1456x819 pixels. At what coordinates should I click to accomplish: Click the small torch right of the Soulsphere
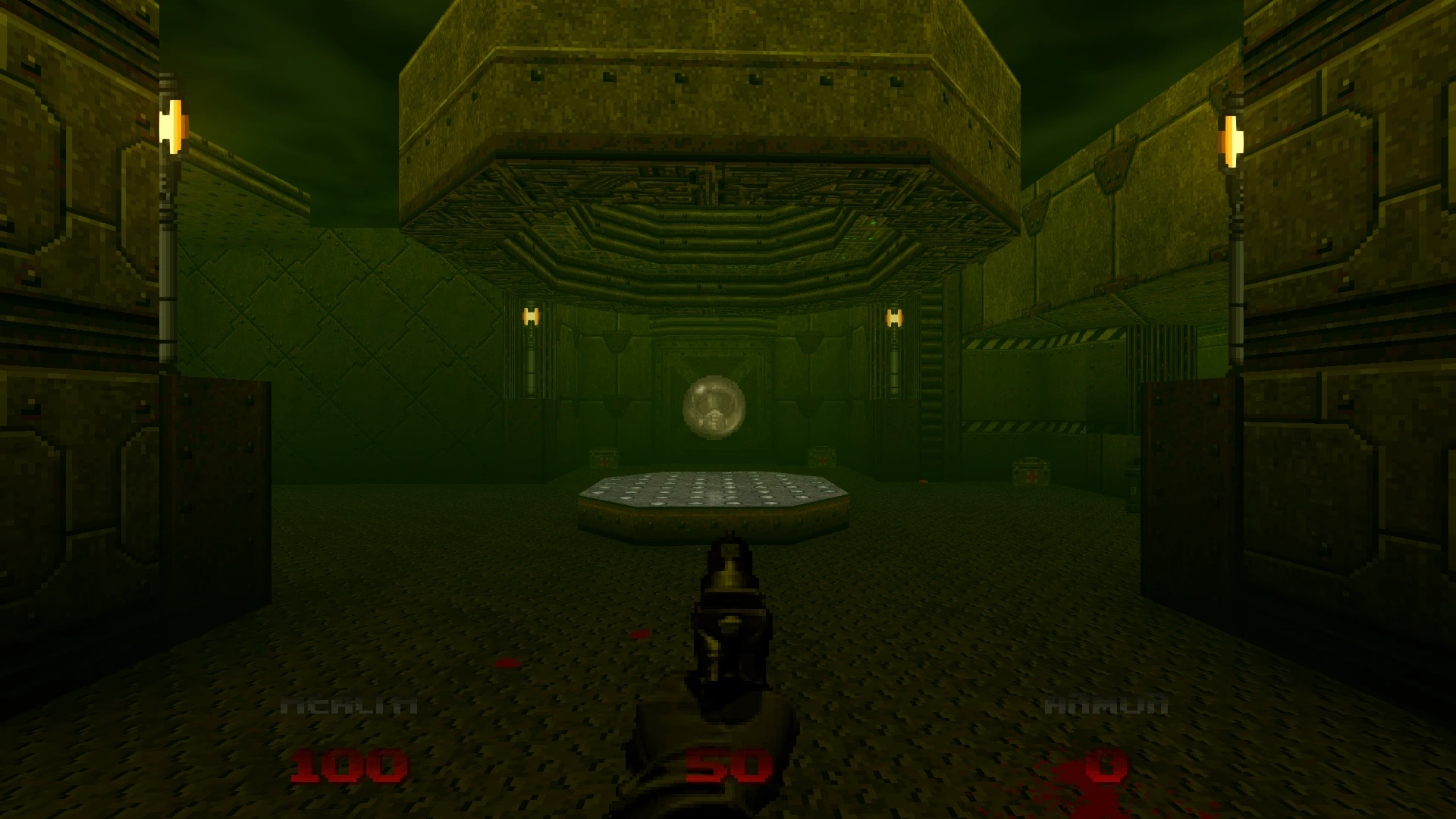[x=893, y=318]
